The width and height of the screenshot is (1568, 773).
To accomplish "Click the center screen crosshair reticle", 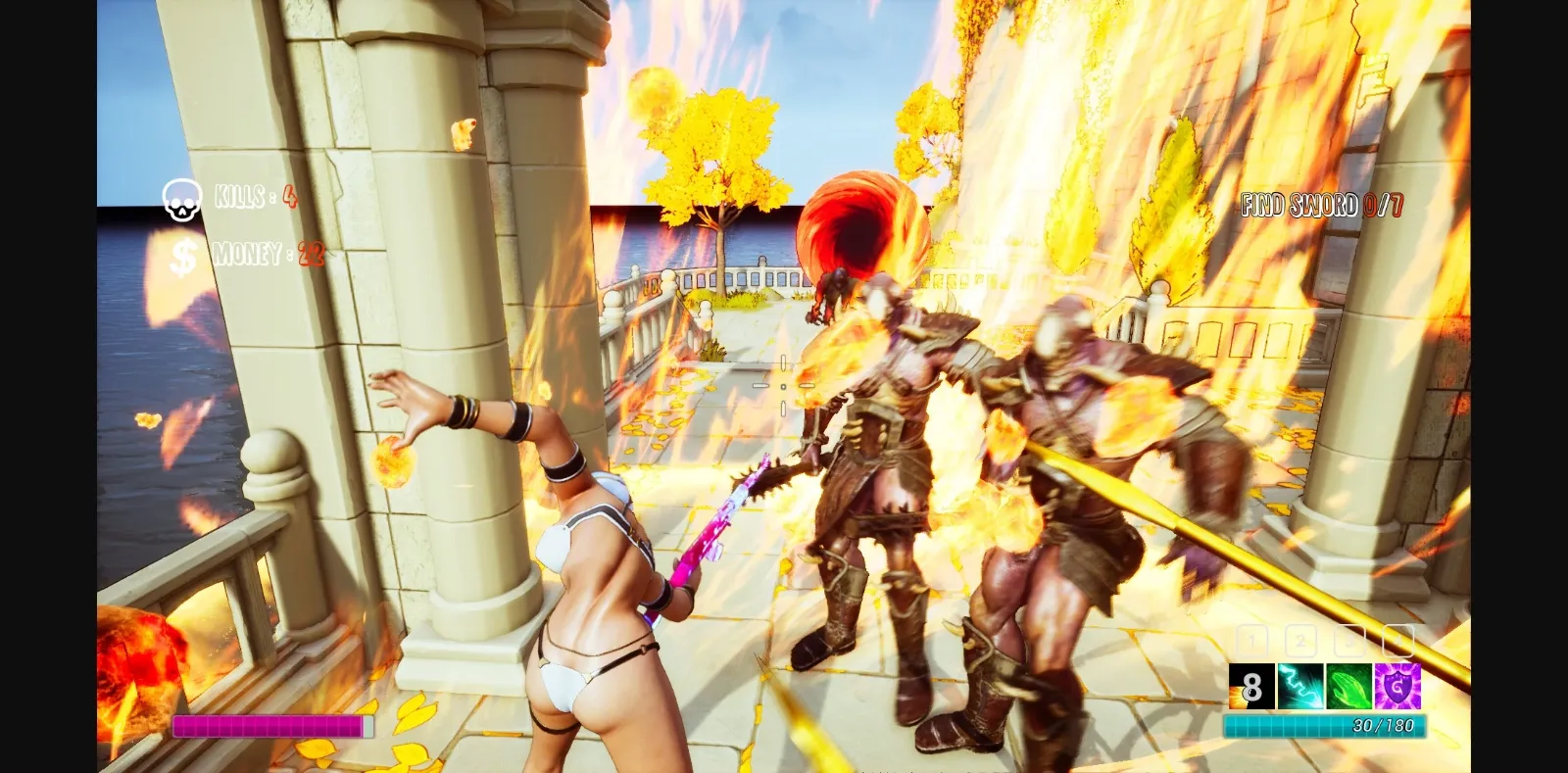I will pyautogui.click(x=784, y=386).
